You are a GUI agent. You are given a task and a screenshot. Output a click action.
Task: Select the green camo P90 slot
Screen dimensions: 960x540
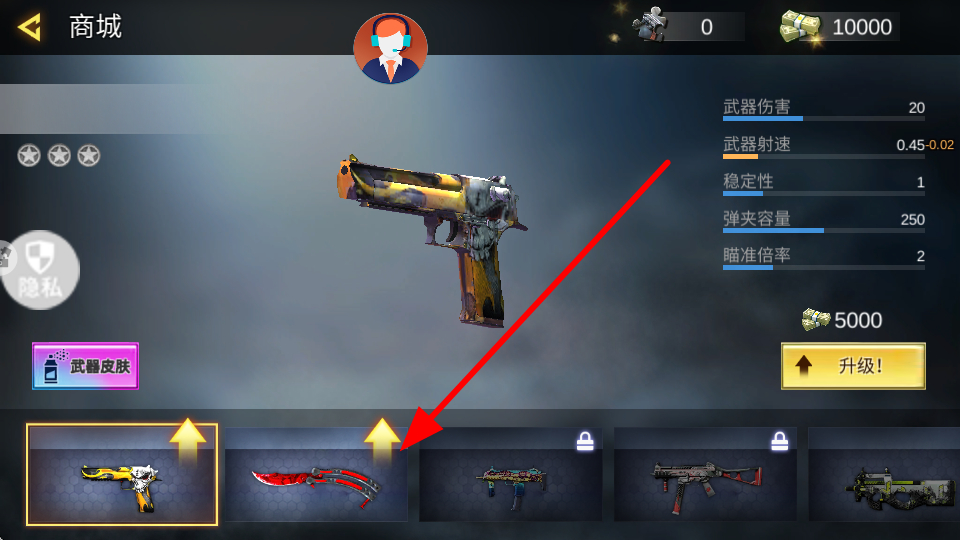(x=885, y=475)
